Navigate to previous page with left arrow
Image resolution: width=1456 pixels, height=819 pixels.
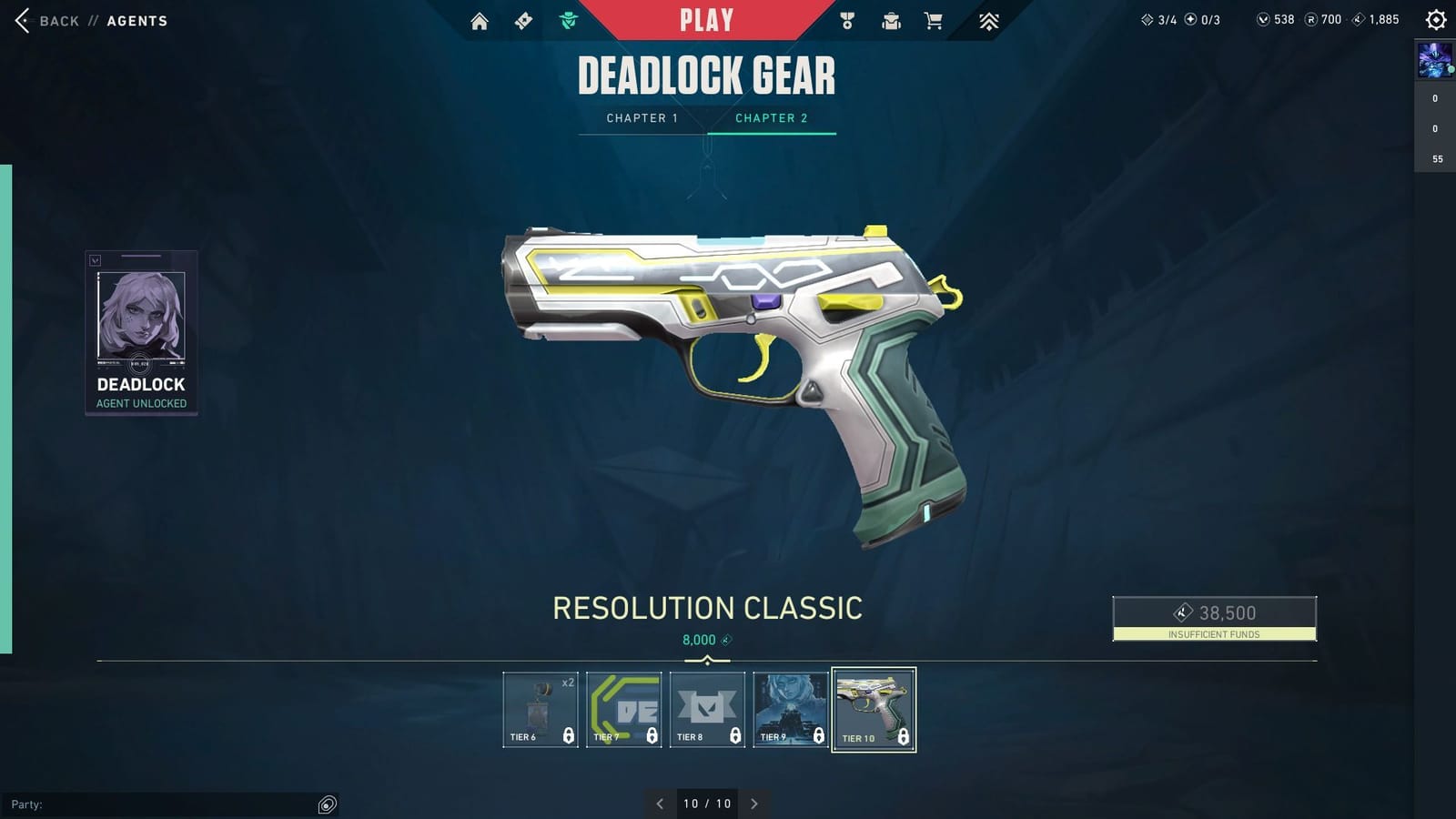coord(660,804)
